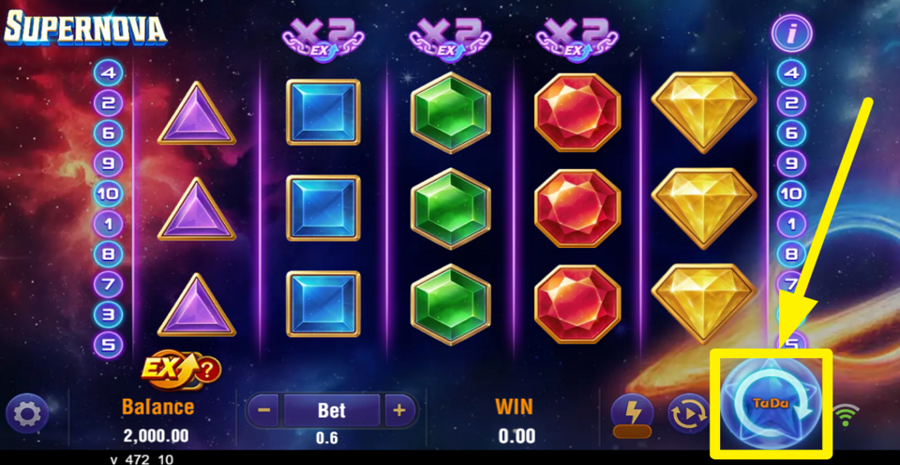Image resolution: width=900 pixels, height=465 pixels.
Task: Open the Bet amount selector
Action: [331, 410]
